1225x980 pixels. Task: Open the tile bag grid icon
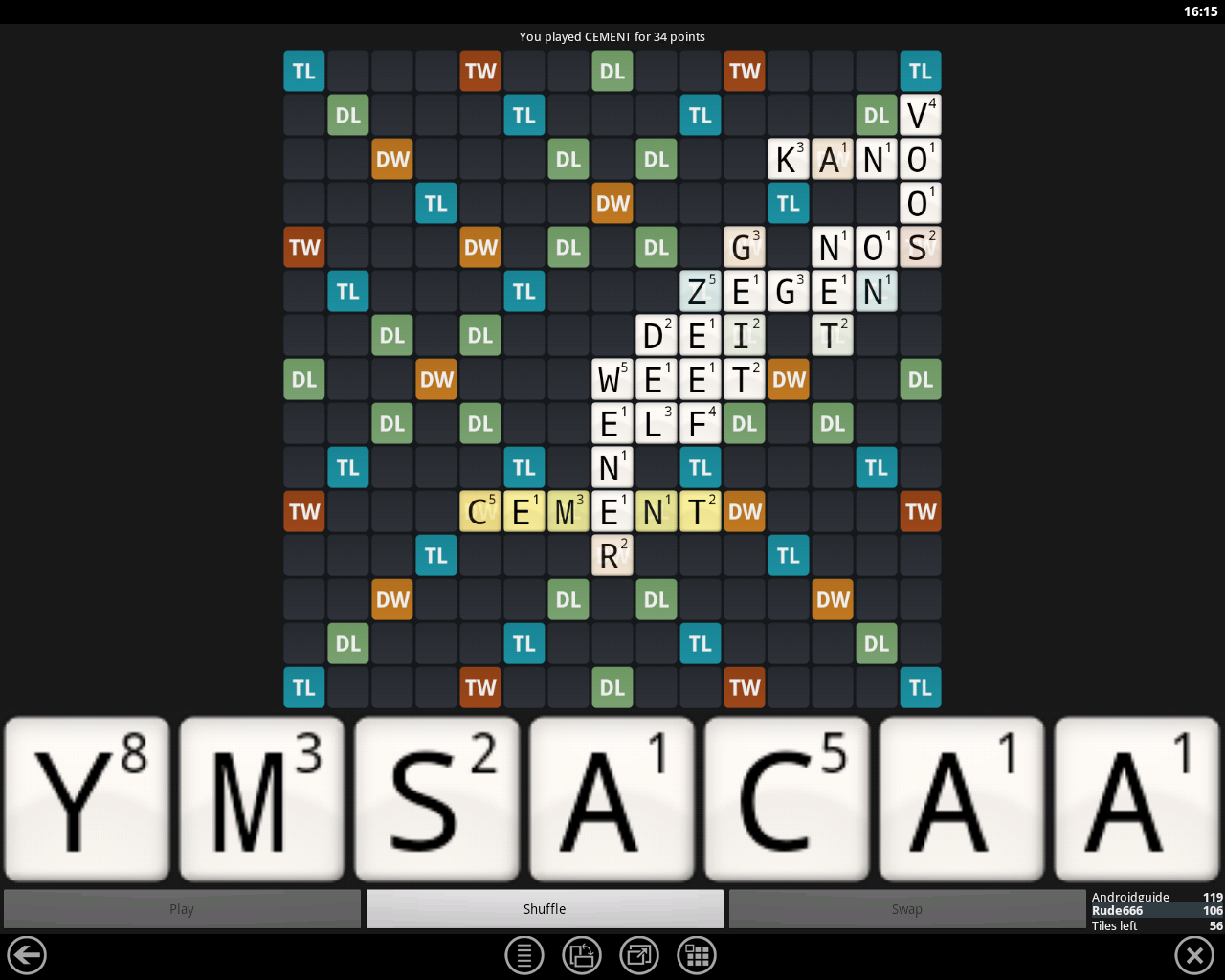[696, 954]
